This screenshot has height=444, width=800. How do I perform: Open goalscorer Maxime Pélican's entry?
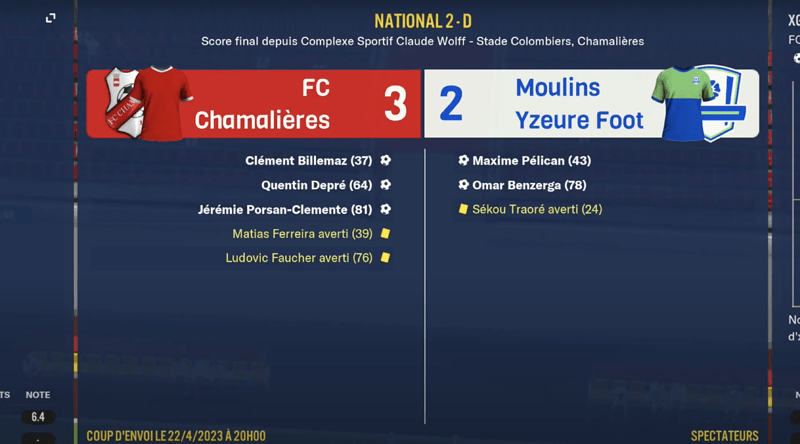[531, 161]
